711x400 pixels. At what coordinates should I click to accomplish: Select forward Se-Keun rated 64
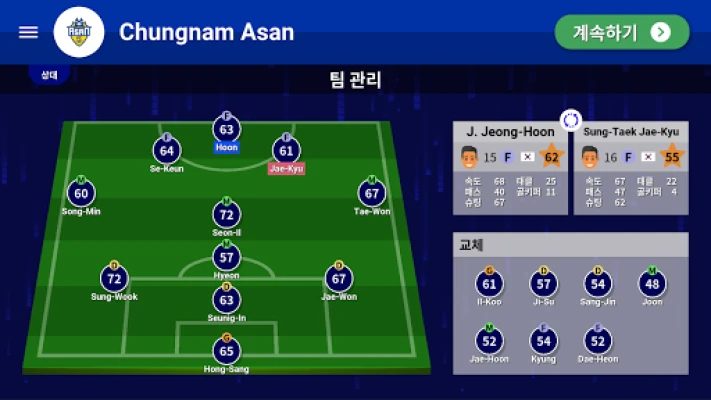(x=167, y=152)
